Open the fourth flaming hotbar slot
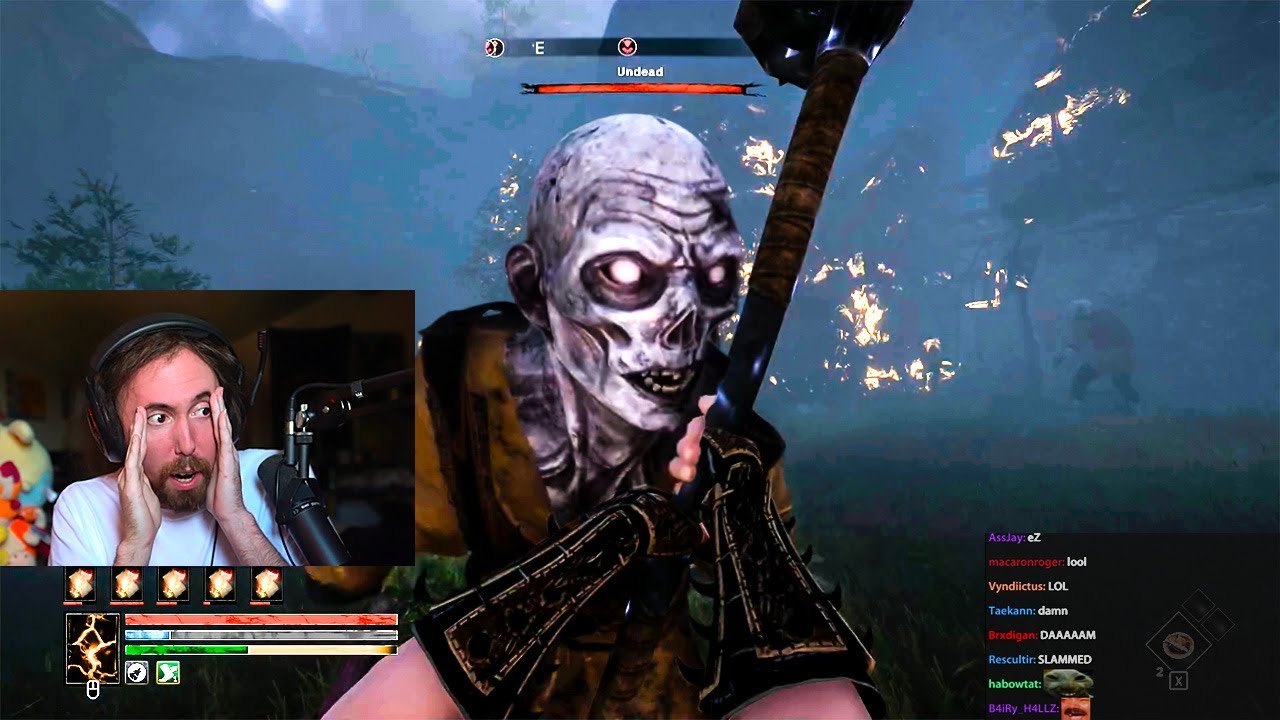This screenshot has height=720, width=1280. pyautogui.click(x=219, y=585)
